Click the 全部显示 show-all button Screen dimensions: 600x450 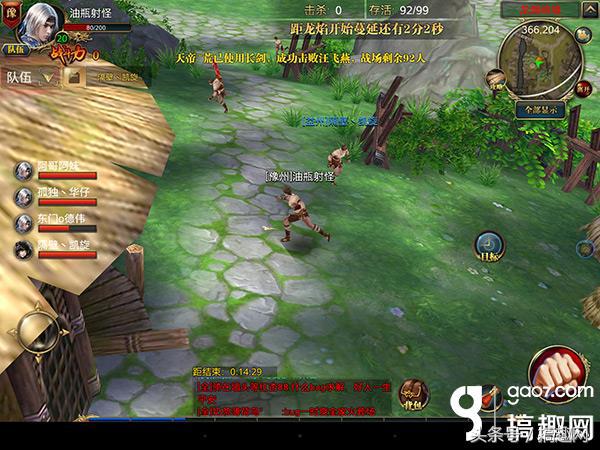tap(542, 107)
